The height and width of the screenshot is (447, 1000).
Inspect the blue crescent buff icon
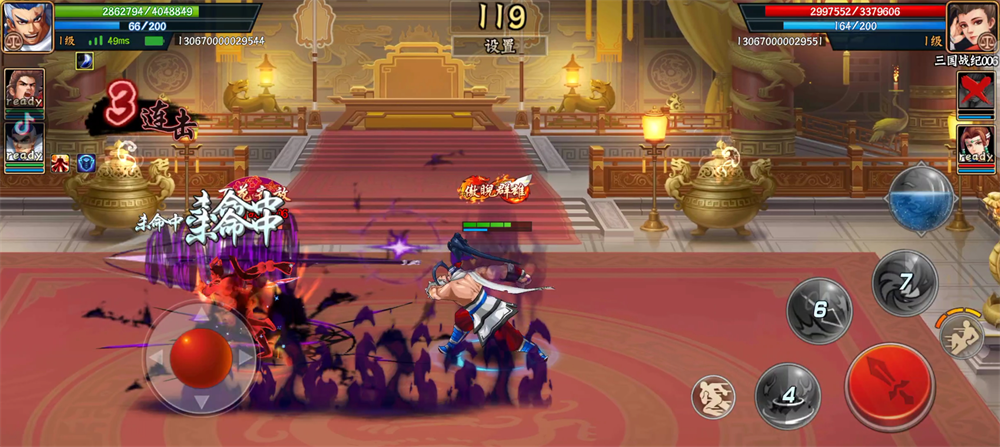(84, 60)
